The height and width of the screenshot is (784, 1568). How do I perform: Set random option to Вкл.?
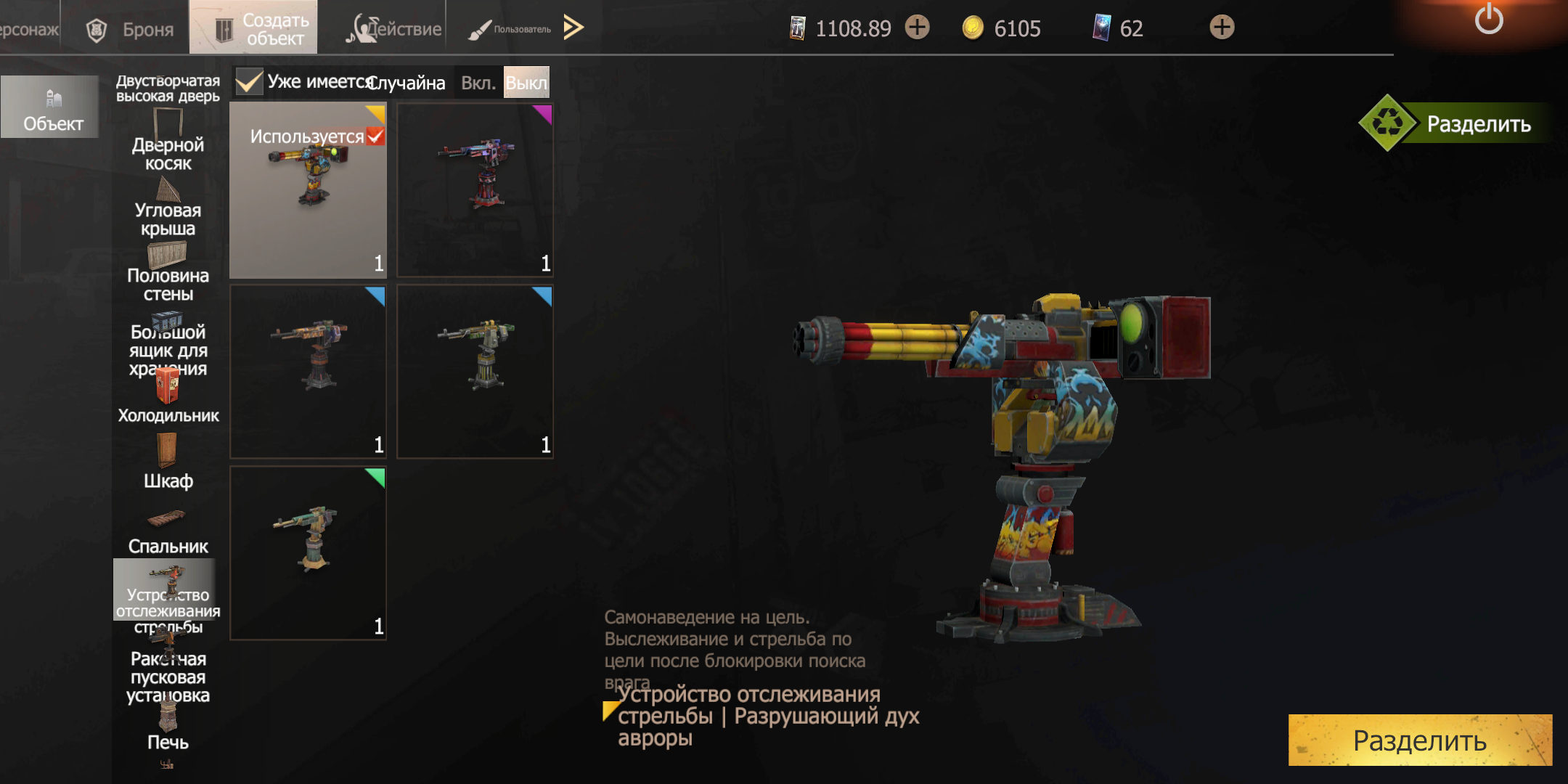click(x=478, y=83)
